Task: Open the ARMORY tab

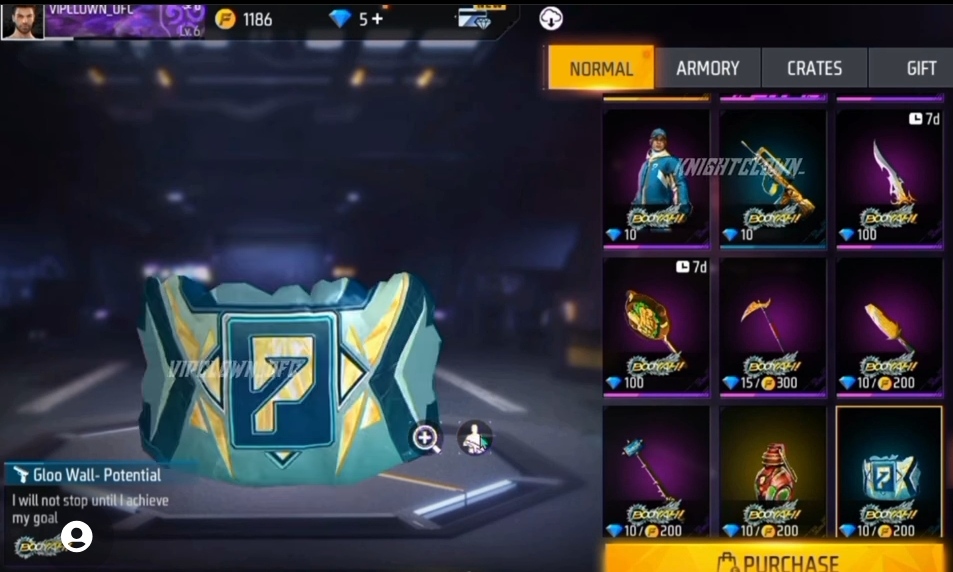Action: tap(707, 69)
